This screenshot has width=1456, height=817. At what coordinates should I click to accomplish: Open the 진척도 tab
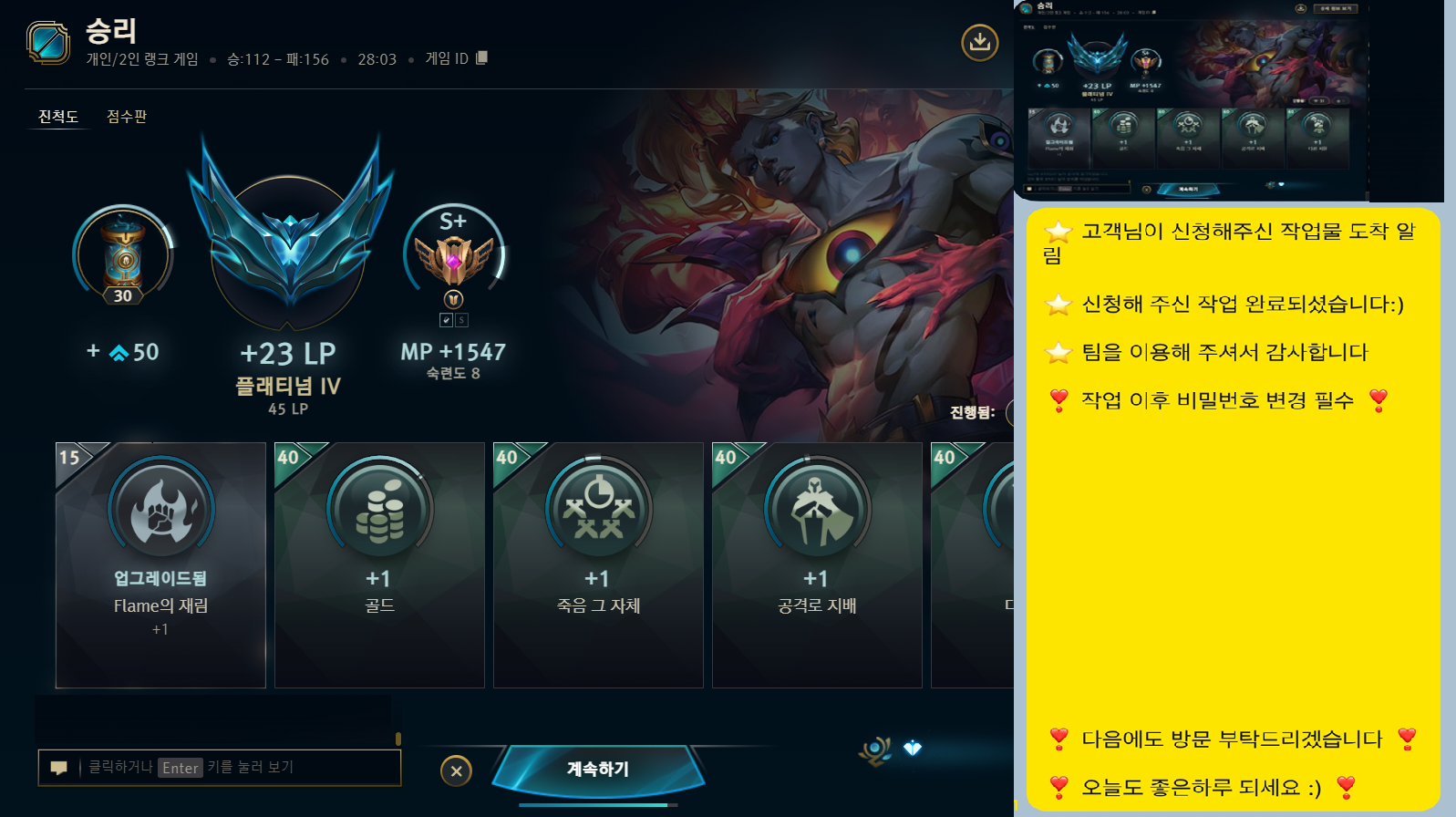pos(57,117)
